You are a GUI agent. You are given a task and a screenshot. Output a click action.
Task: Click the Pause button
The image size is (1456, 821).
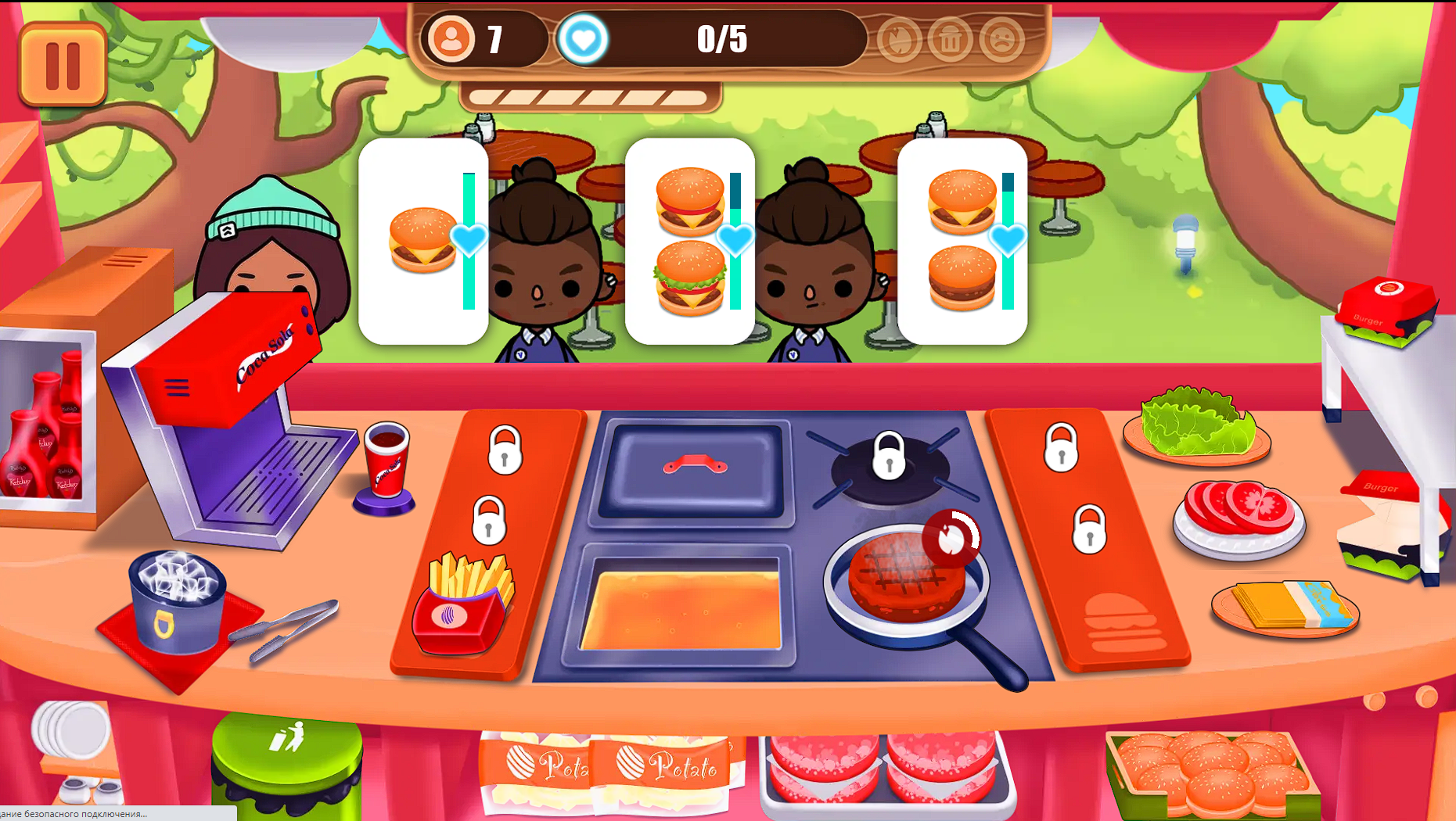(63, 63)
